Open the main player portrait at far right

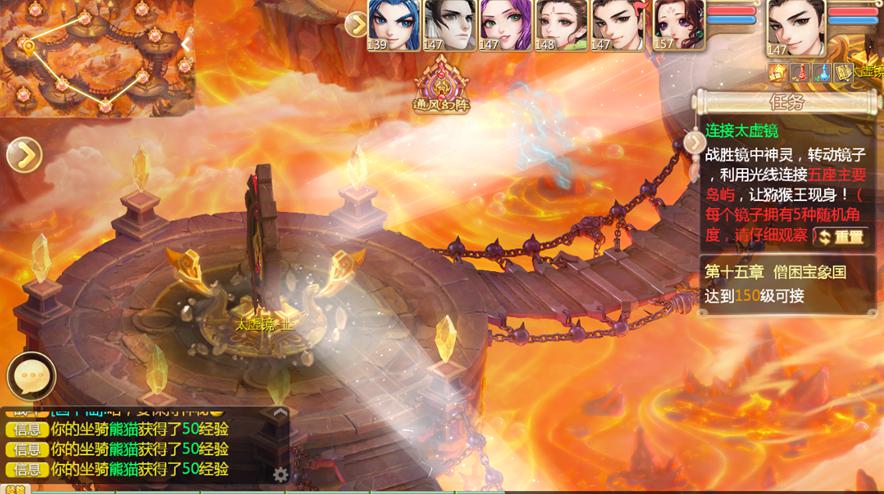[x=796, y=25]
